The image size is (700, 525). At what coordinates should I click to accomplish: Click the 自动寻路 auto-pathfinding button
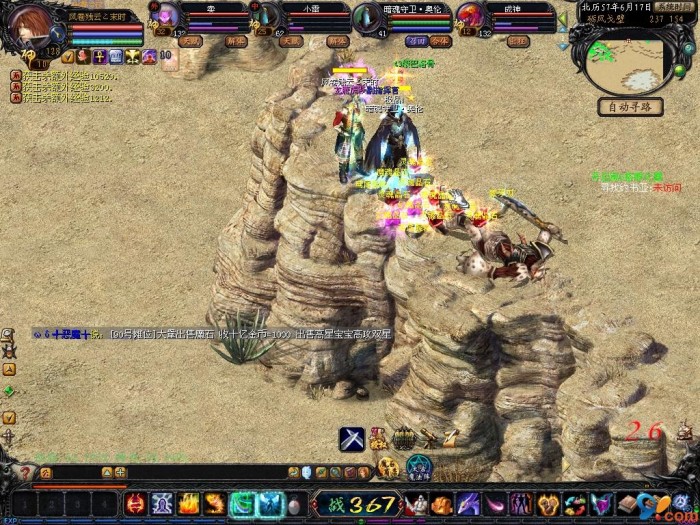tap(630, 107)
